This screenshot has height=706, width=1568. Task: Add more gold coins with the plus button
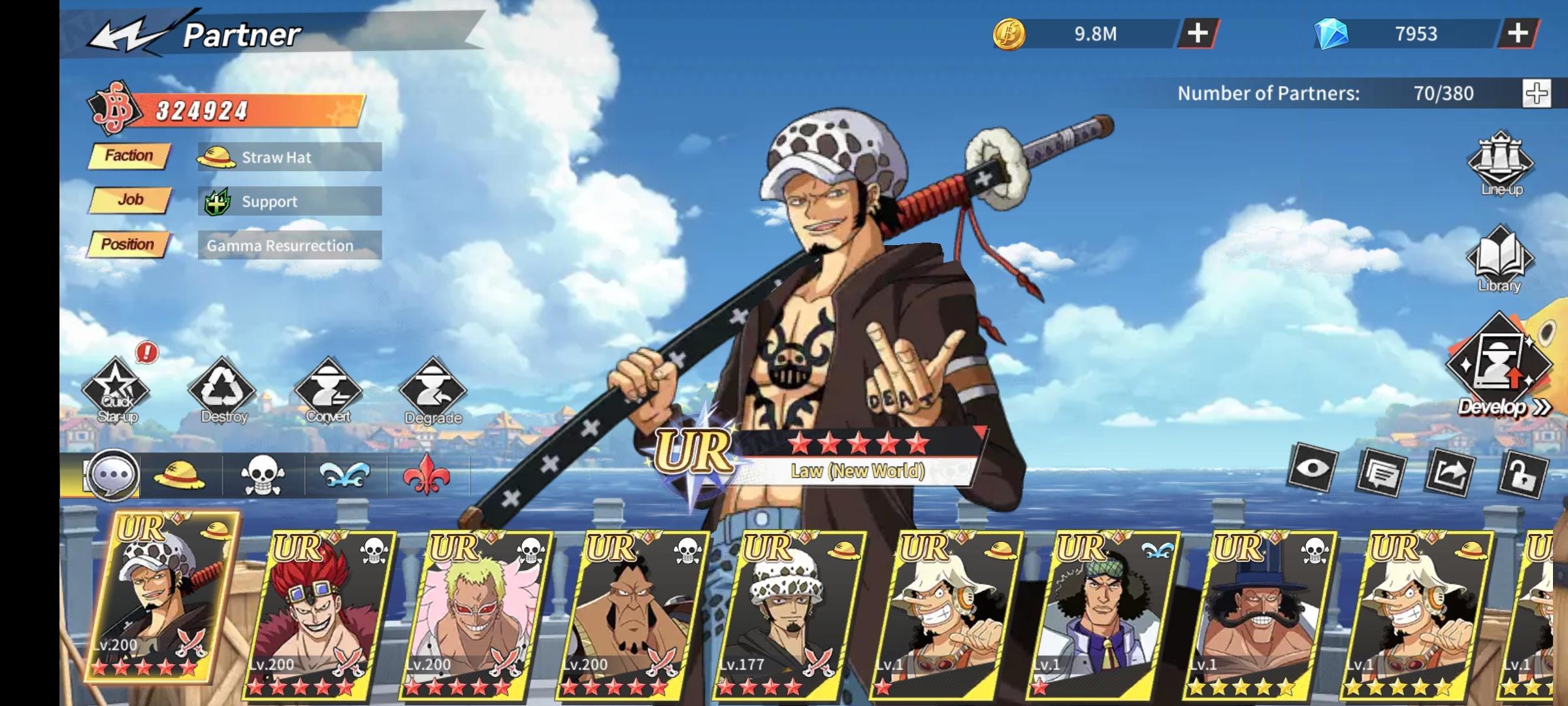[x=1197, y=33]
